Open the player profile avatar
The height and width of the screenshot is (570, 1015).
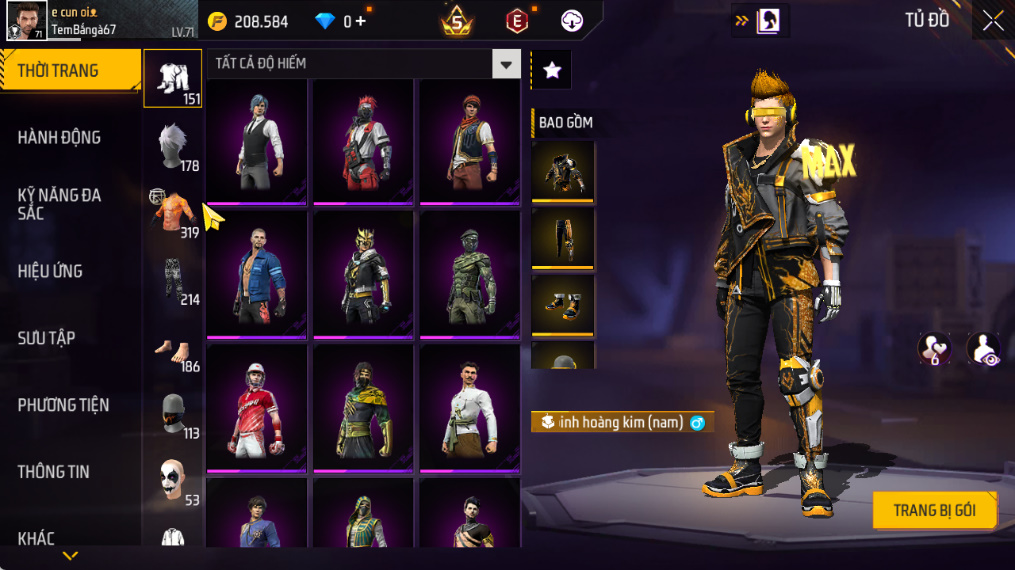(25, 21)
